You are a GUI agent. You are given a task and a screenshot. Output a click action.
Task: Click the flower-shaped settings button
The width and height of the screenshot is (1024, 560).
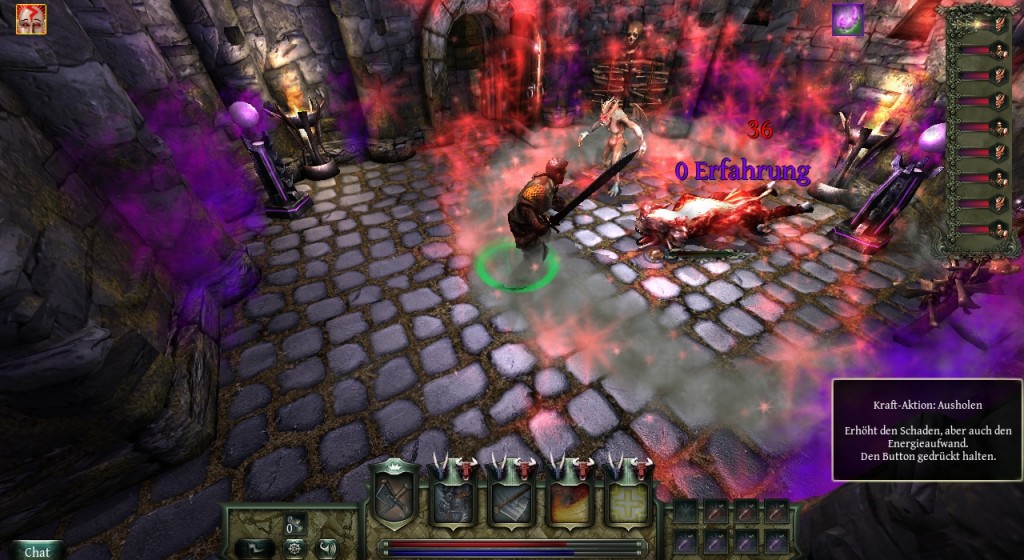click(292, 548)
